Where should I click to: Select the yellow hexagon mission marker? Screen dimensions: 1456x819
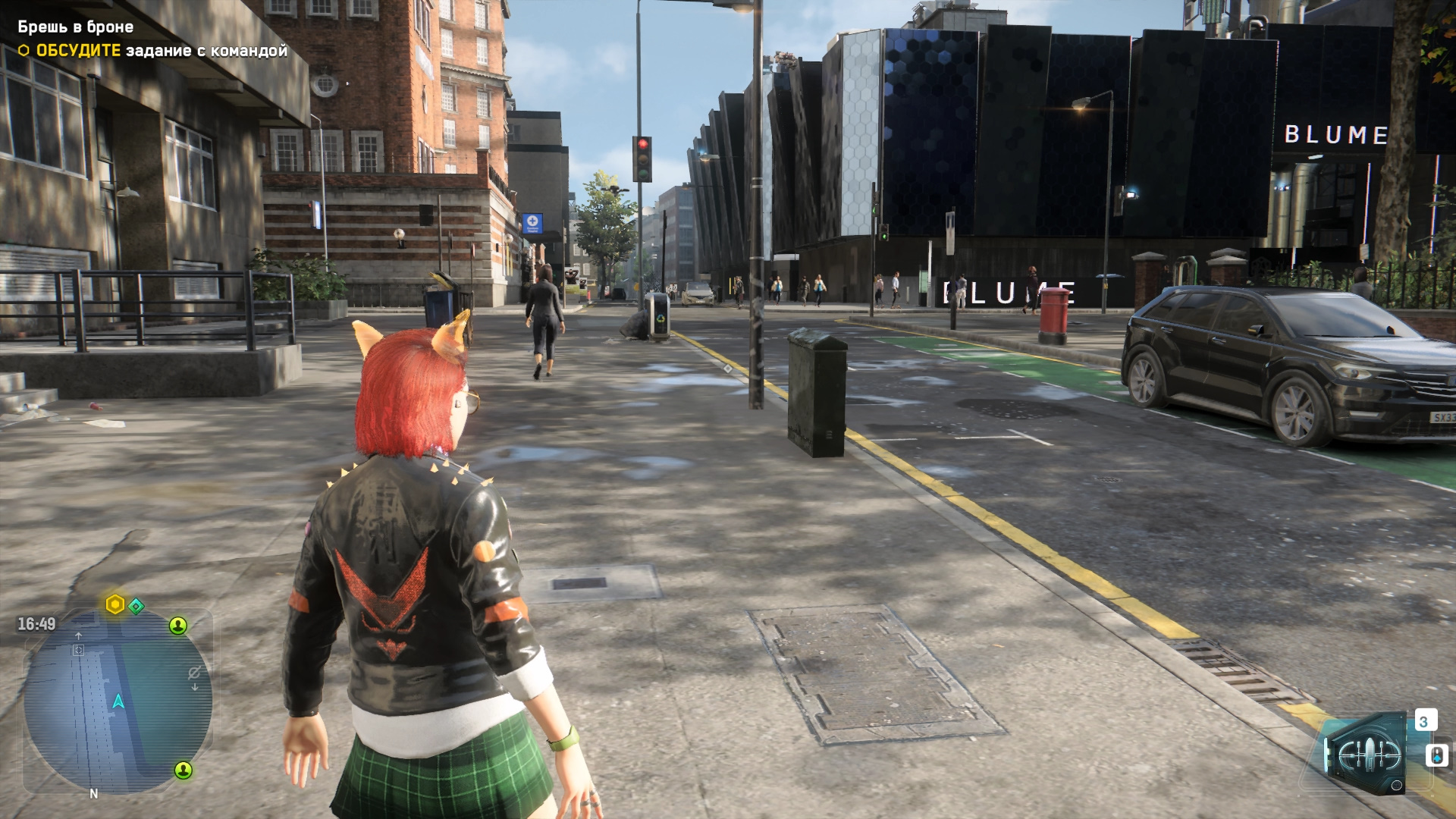(x=115, y=604)
